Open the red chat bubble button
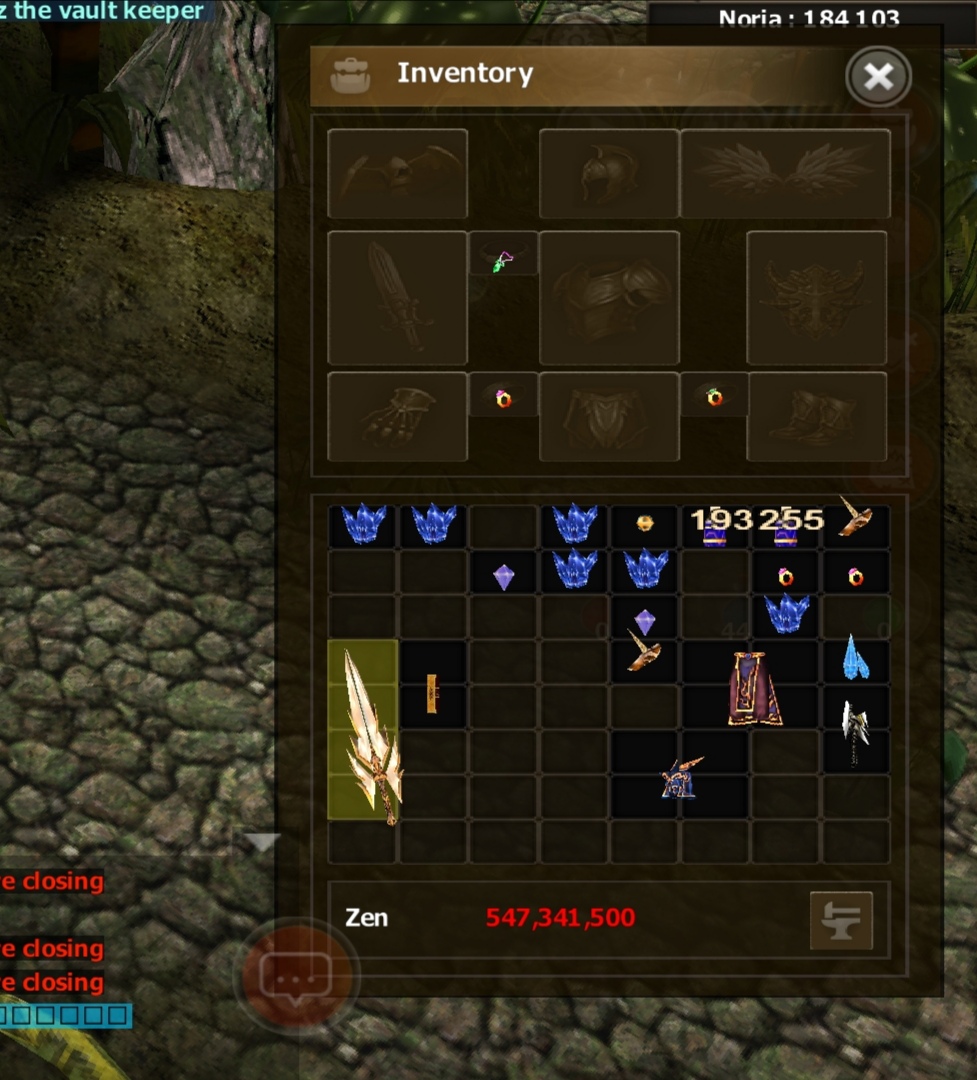 click(x=296, y=973)
